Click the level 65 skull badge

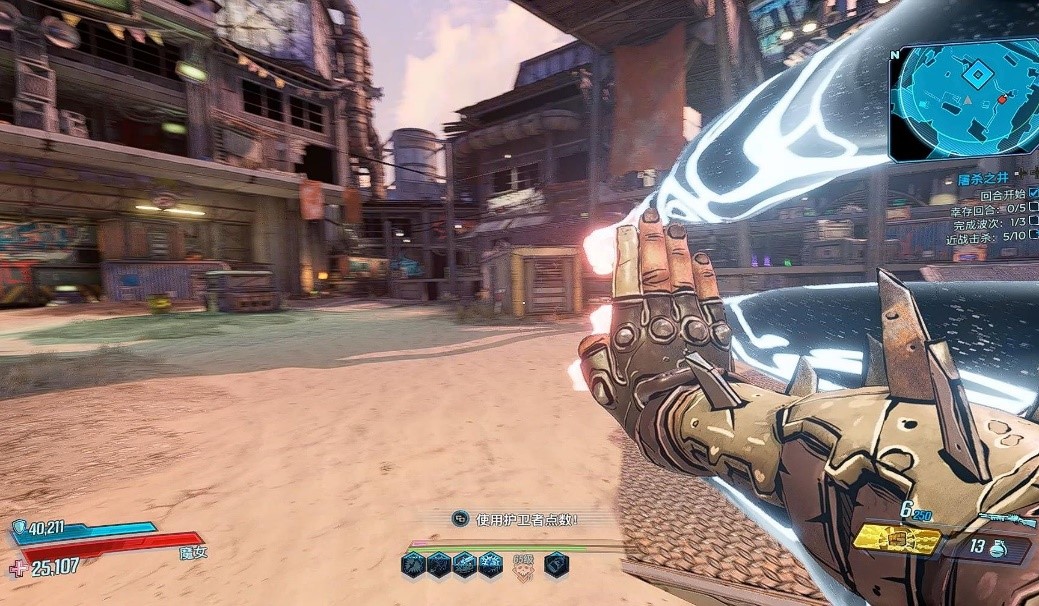click(x=522, y=566)
